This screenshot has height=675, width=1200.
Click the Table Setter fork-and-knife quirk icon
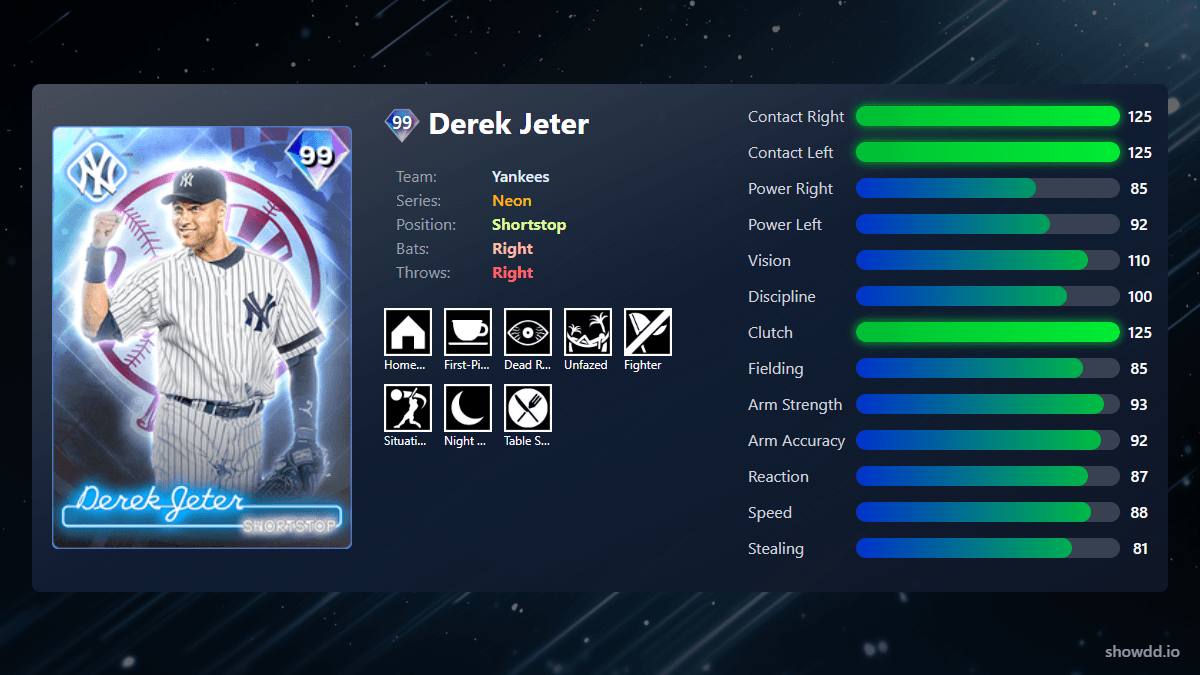pyautogui.click(x=528, y=408)
